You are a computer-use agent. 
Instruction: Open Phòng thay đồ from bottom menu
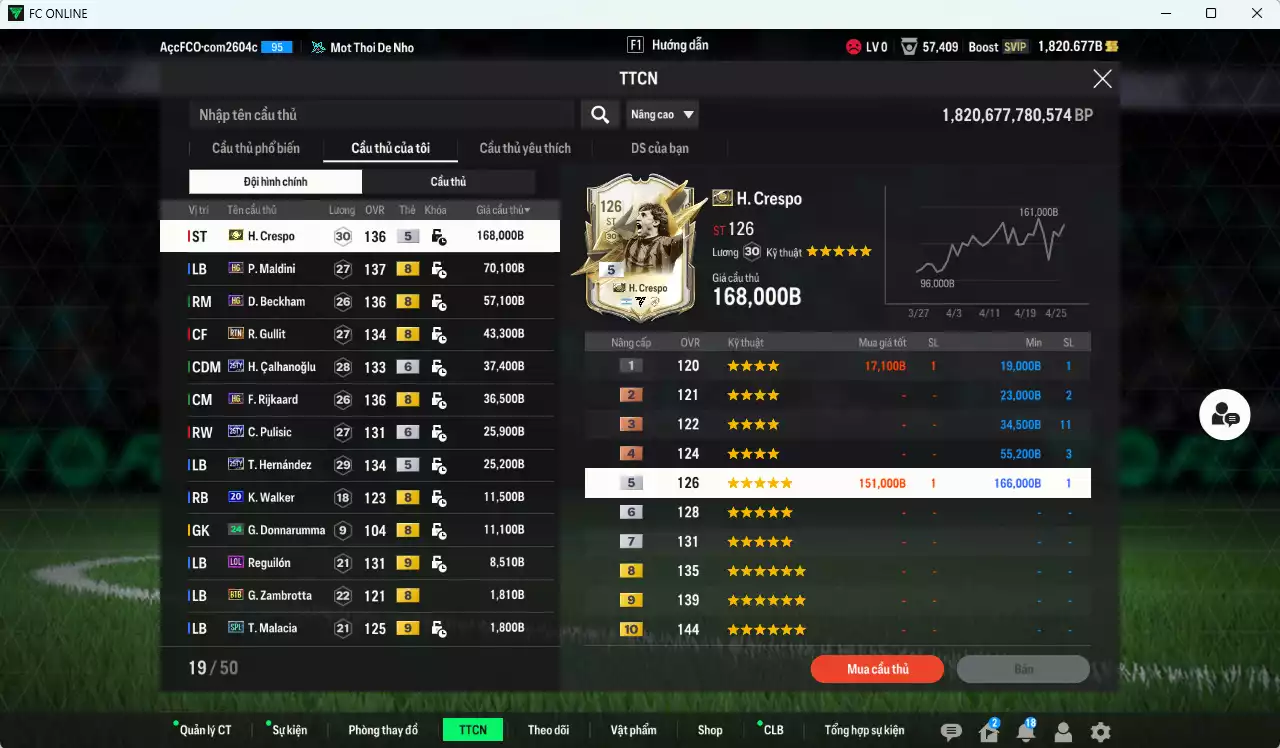pos(383,730)
